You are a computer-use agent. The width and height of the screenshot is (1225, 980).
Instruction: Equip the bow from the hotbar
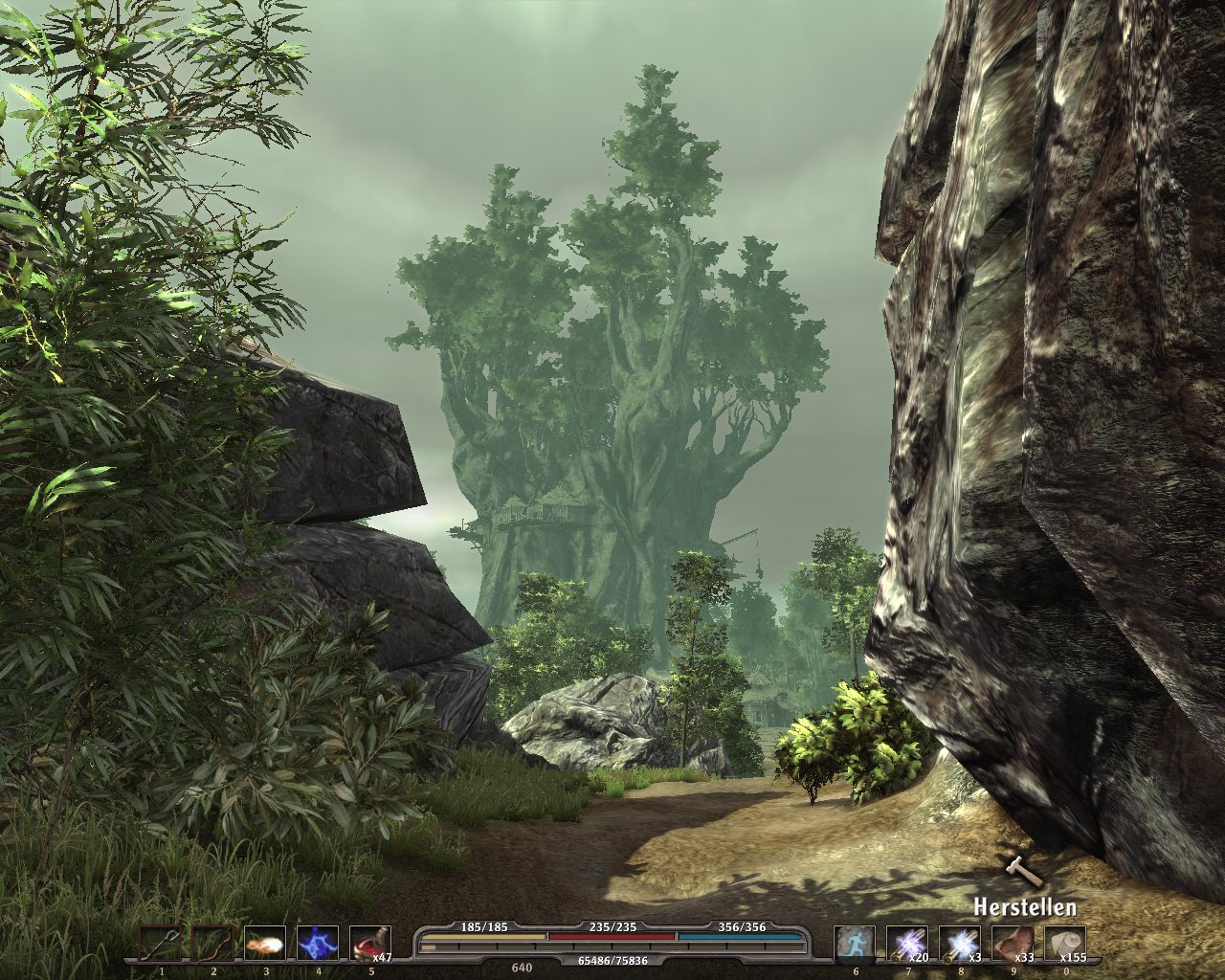coord(213,944)
